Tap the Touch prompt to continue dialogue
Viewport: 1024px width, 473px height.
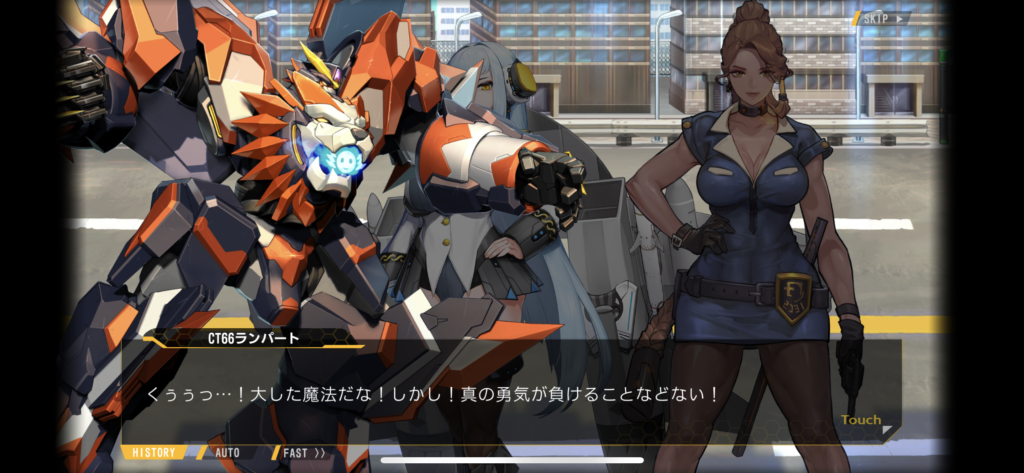[861, 421]
